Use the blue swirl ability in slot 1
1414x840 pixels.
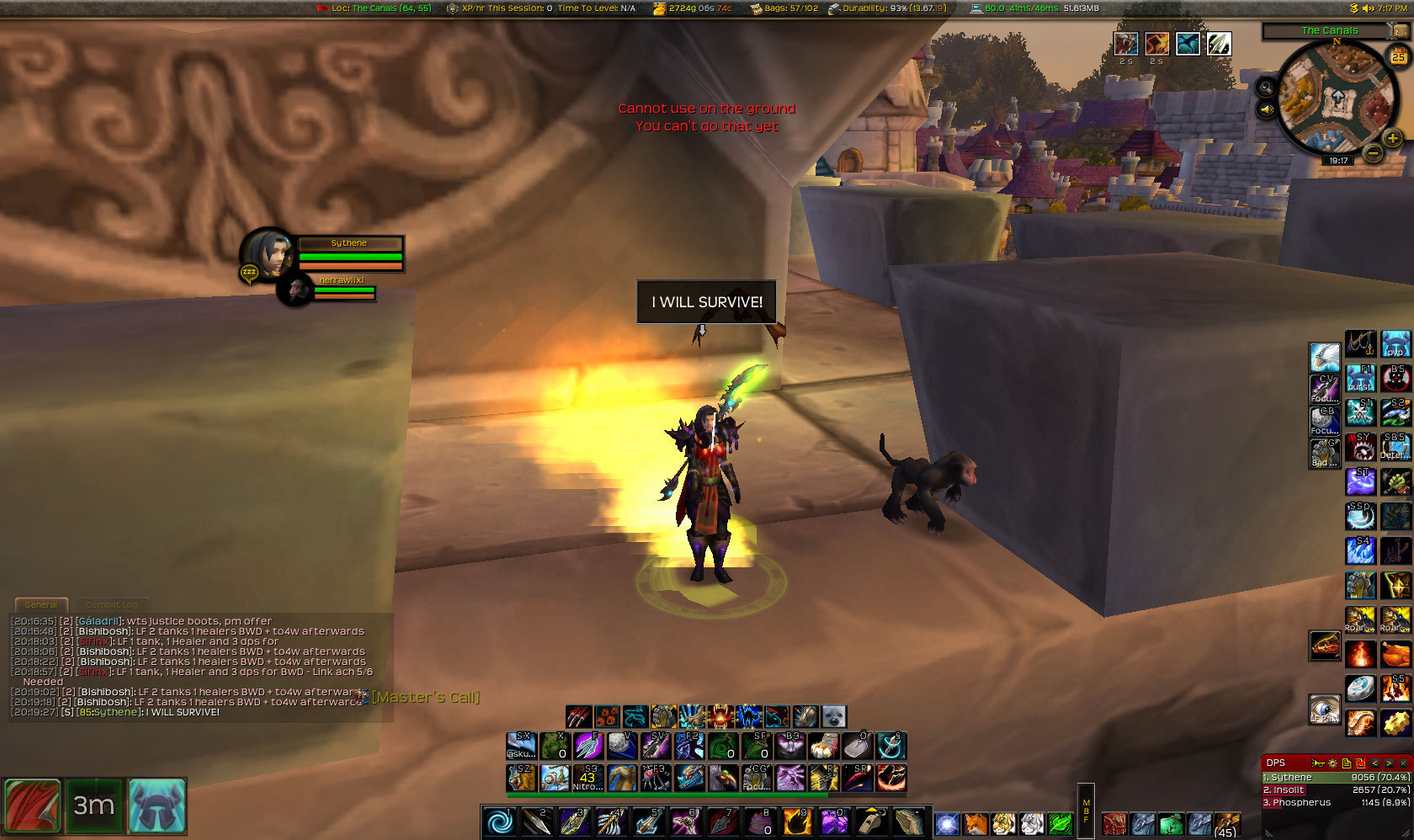500,821
